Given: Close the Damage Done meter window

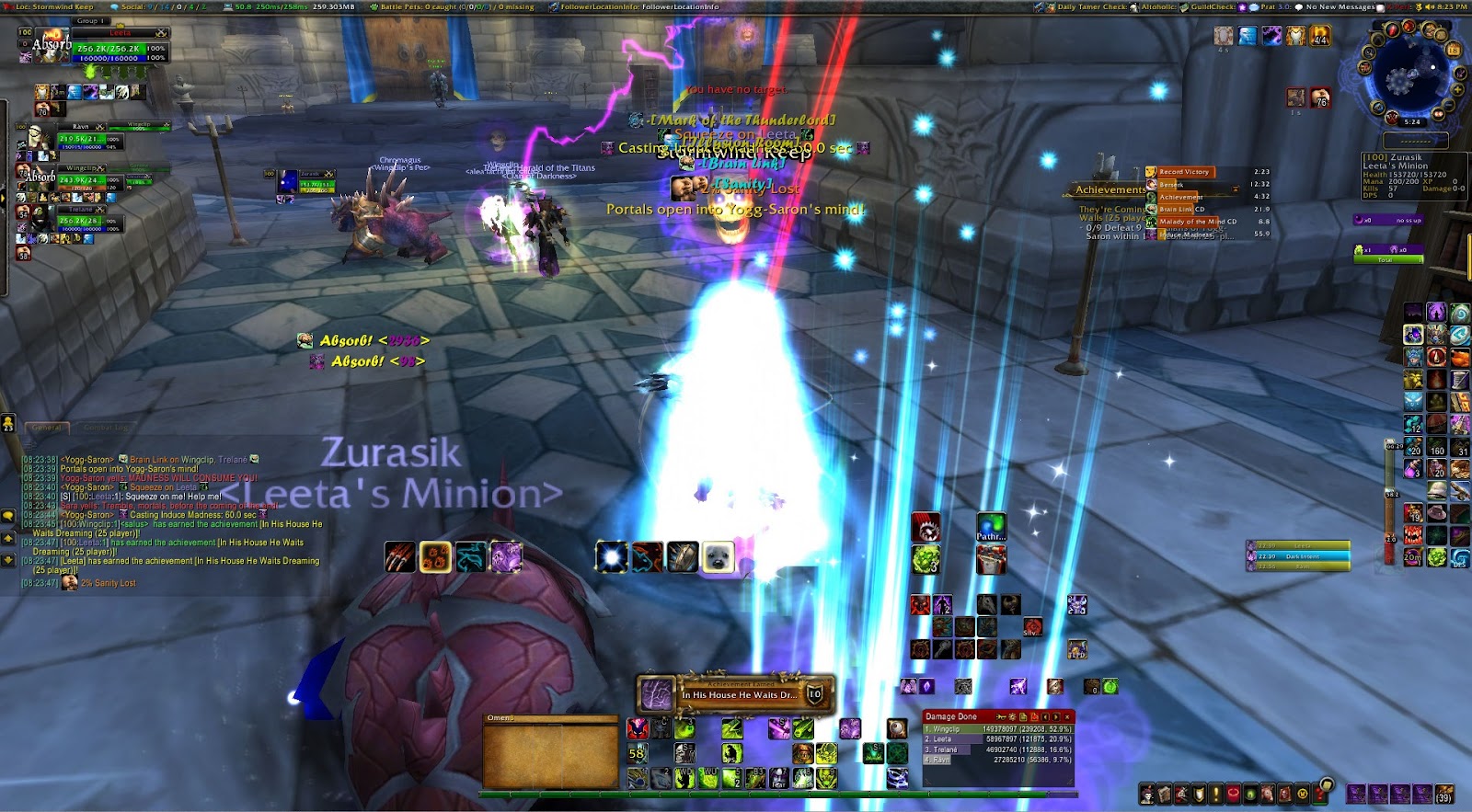Looking at the screenshot, I should [x=1067, y=716].
